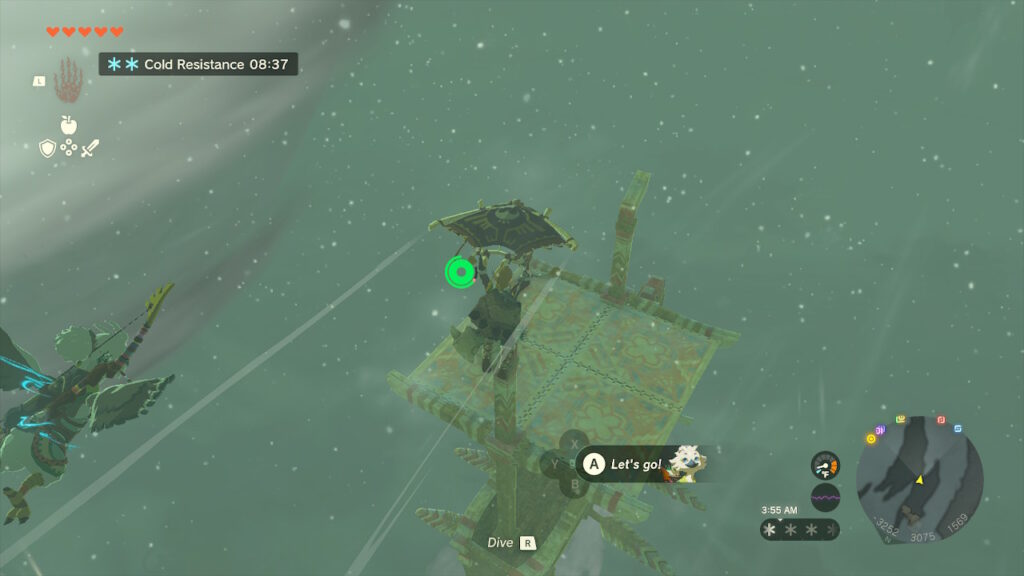Image resolution: width=1024 pixels, height=576 pixels.
Task: Click the snowflake weather forecast bar
Action: coord(799,529)
